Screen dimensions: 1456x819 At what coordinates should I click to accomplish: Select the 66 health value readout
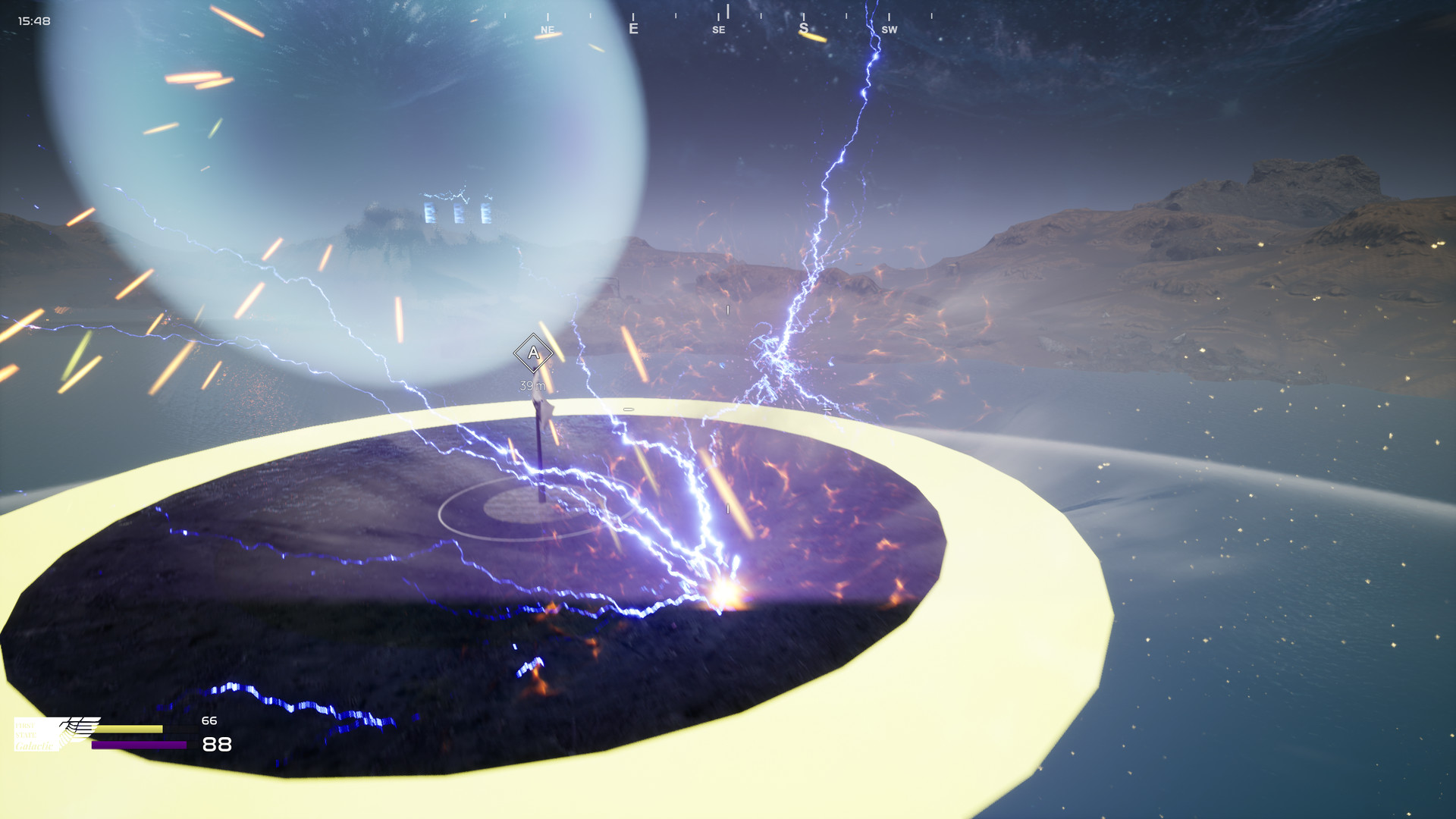(x=209, y=720)
